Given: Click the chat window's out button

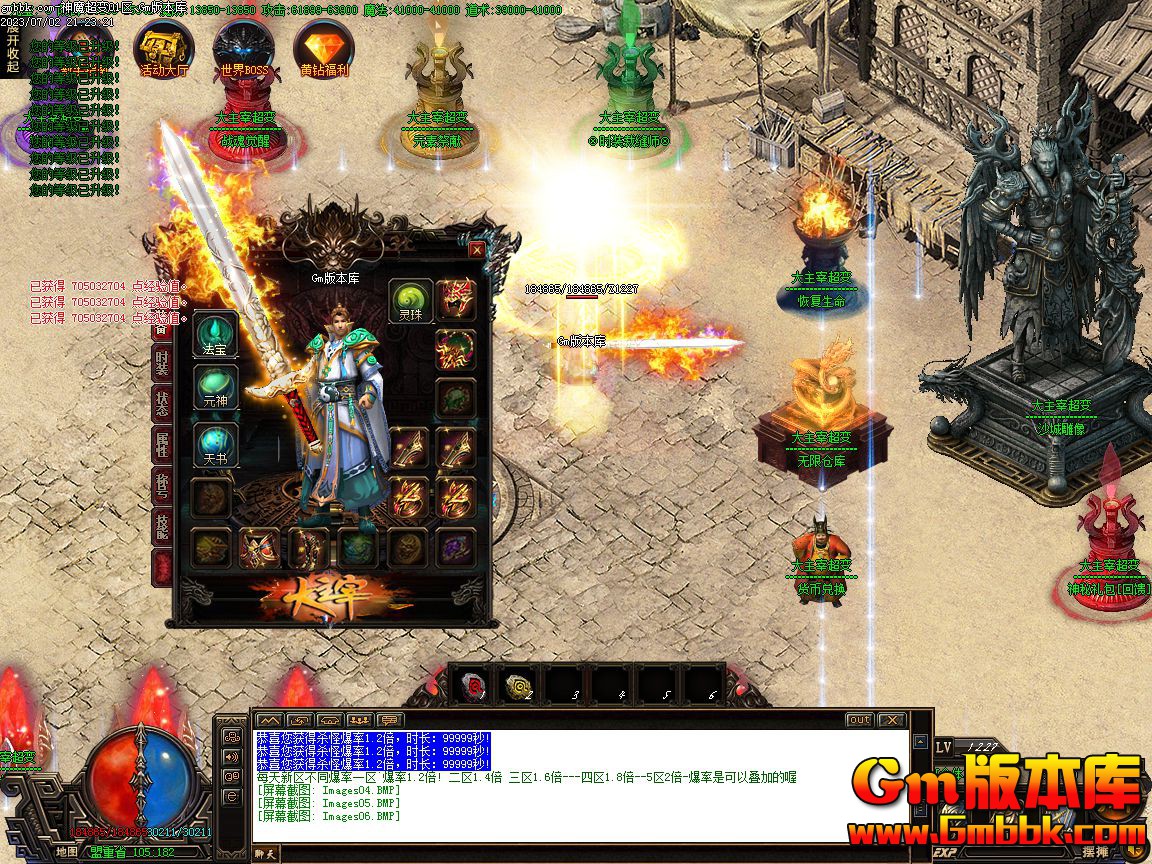Looking at the screenshot, I should (859, 720).
